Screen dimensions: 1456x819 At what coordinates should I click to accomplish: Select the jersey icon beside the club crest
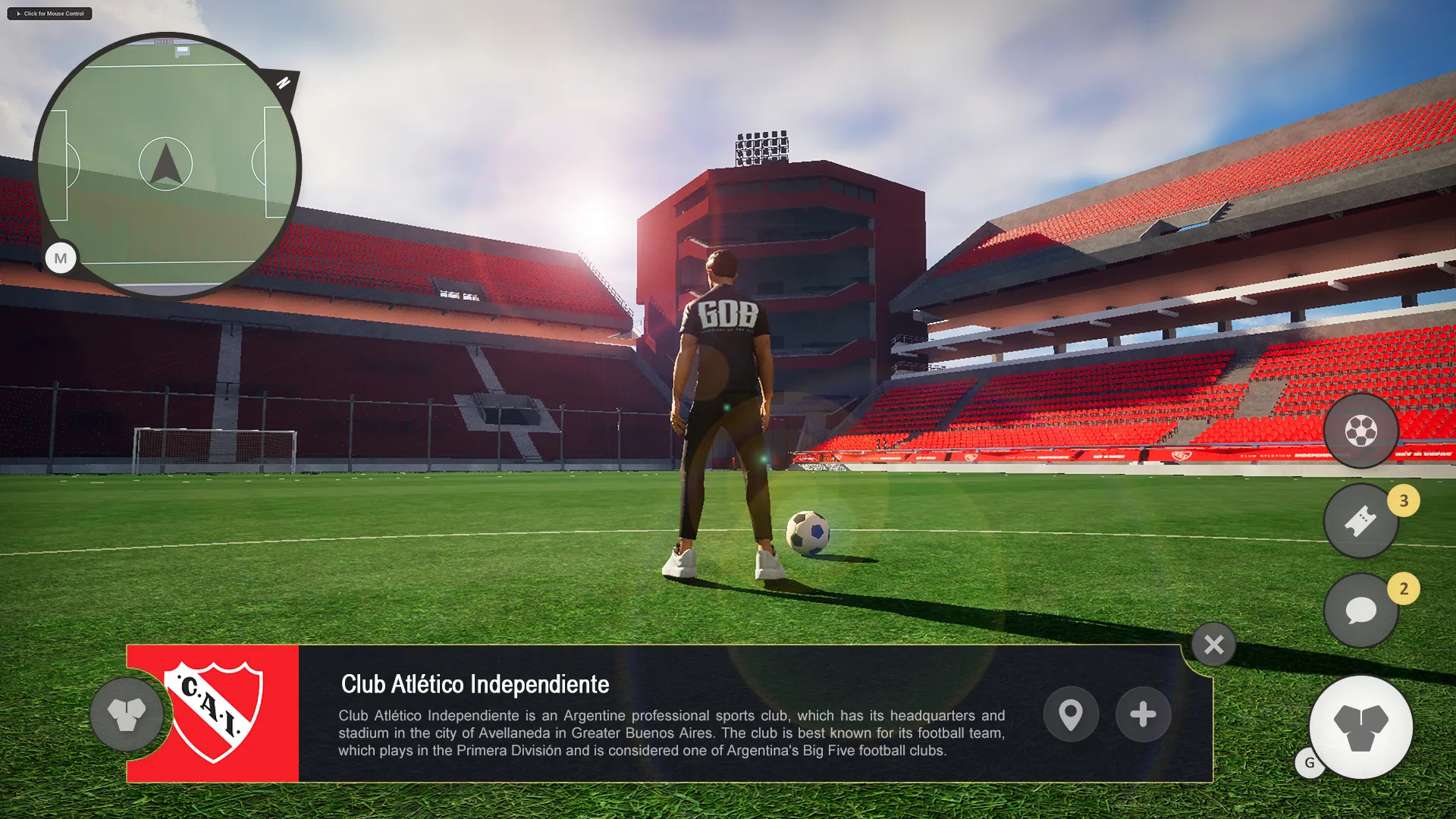coord(127,716)
